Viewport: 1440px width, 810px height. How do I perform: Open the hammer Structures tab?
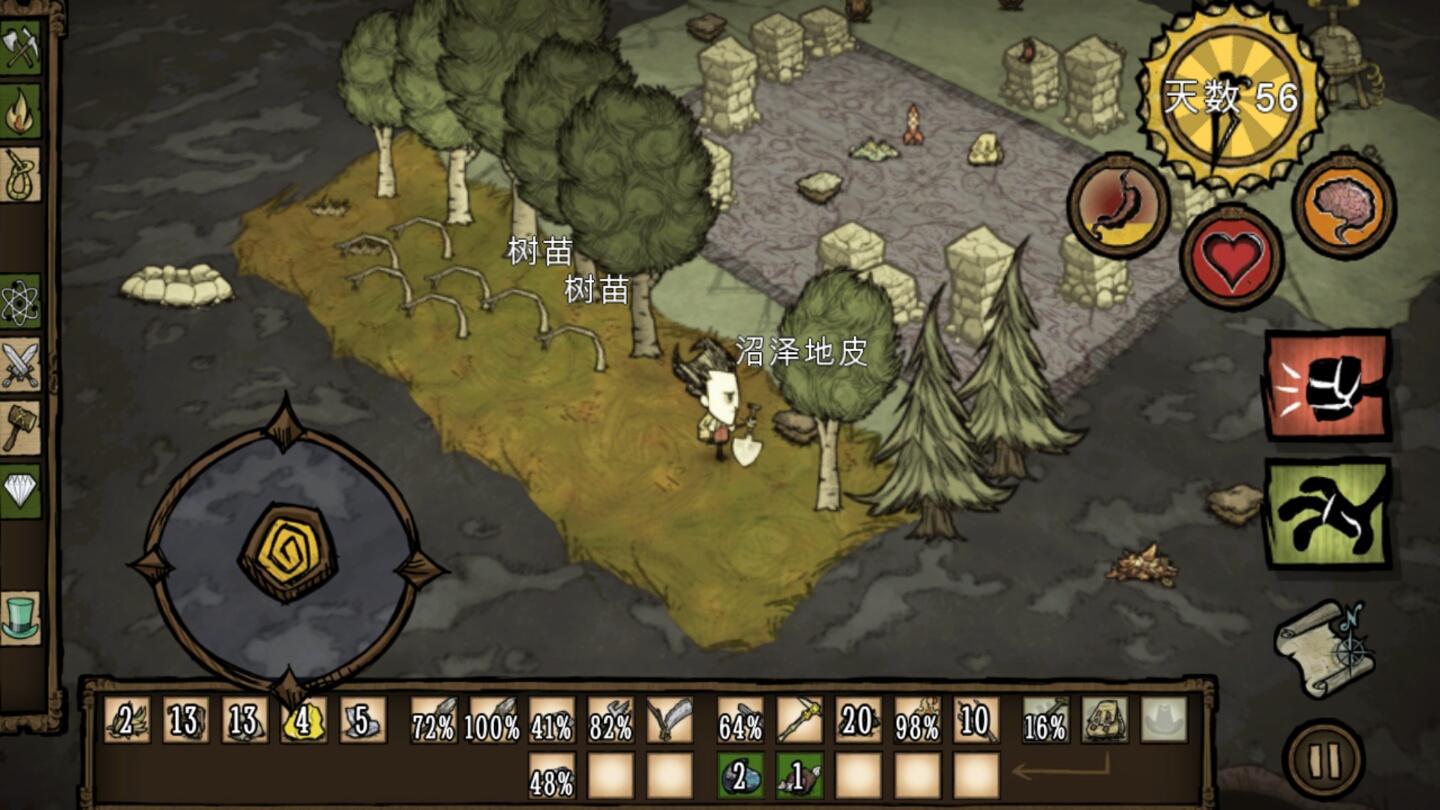[20, 428]
